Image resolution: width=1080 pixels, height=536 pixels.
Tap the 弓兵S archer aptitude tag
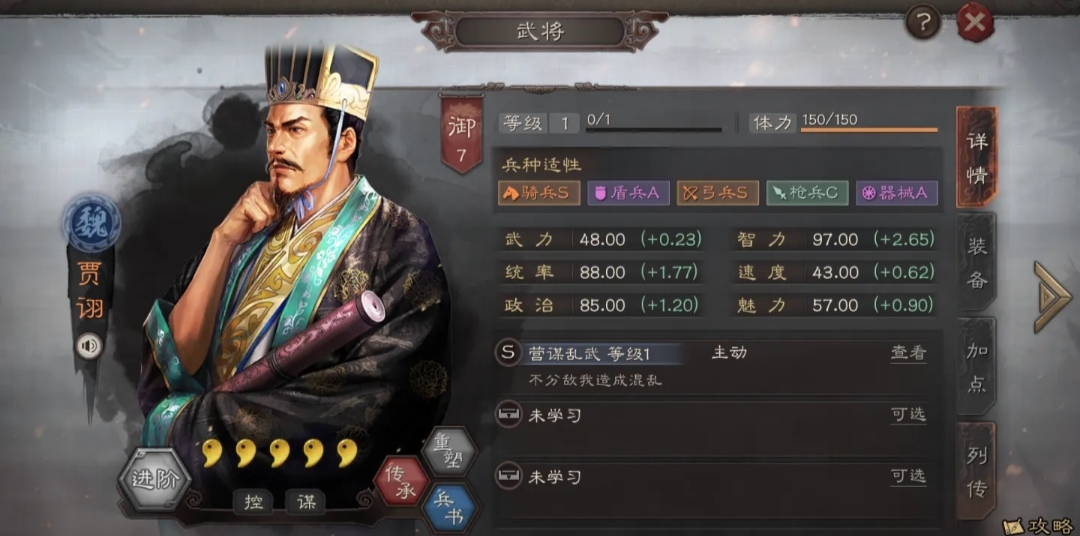pos(717,193)
